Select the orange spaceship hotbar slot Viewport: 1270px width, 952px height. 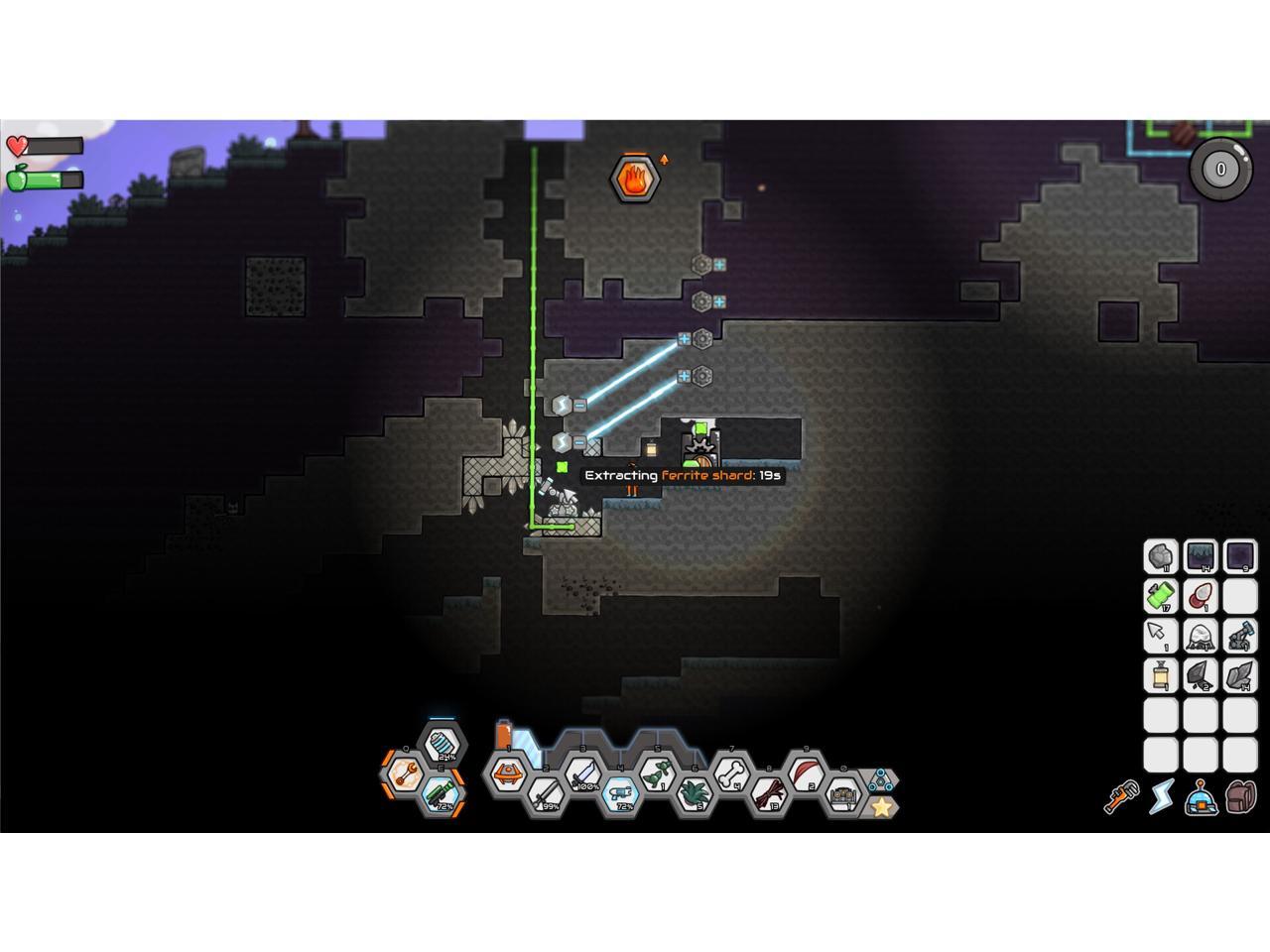pos(508,772)
